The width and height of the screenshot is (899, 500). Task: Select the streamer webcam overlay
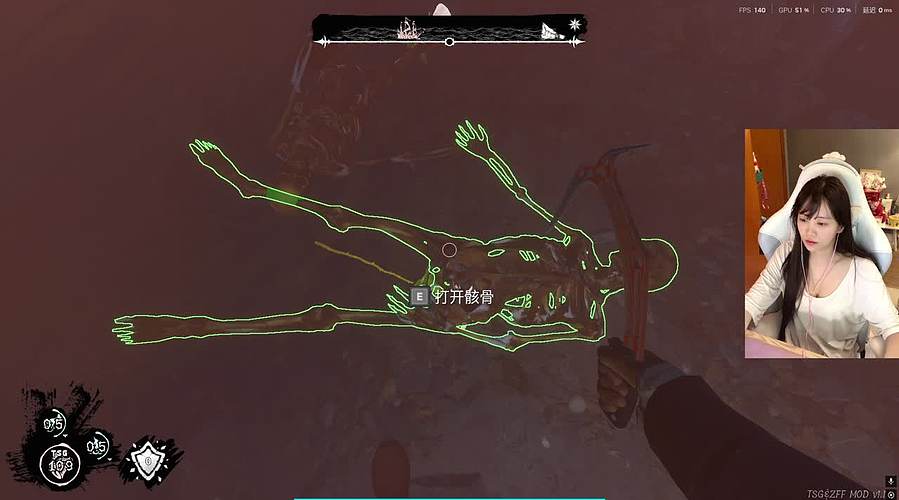point(821,243)
